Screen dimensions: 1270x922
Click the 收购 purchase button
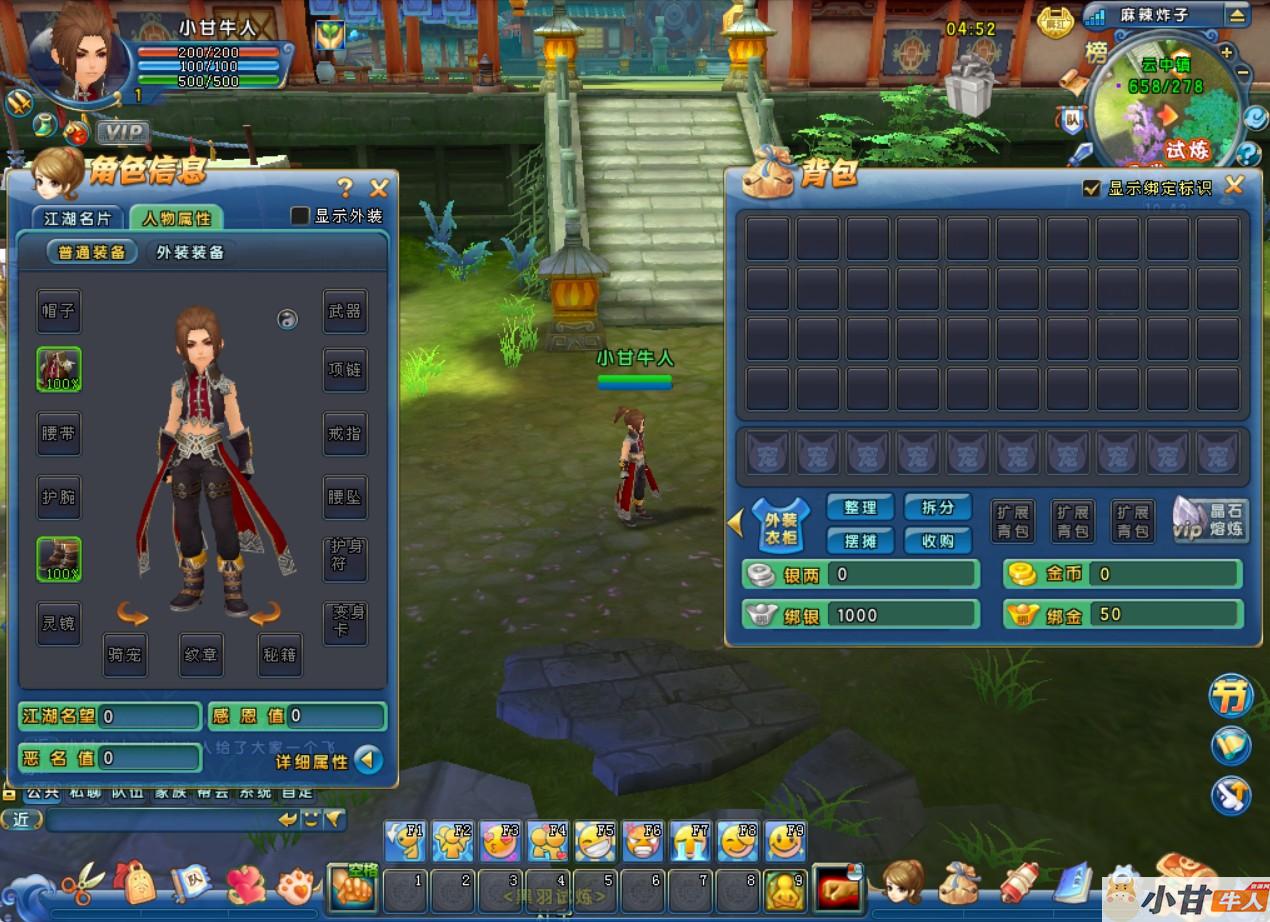pyautogui.click(x=938, y=541)
